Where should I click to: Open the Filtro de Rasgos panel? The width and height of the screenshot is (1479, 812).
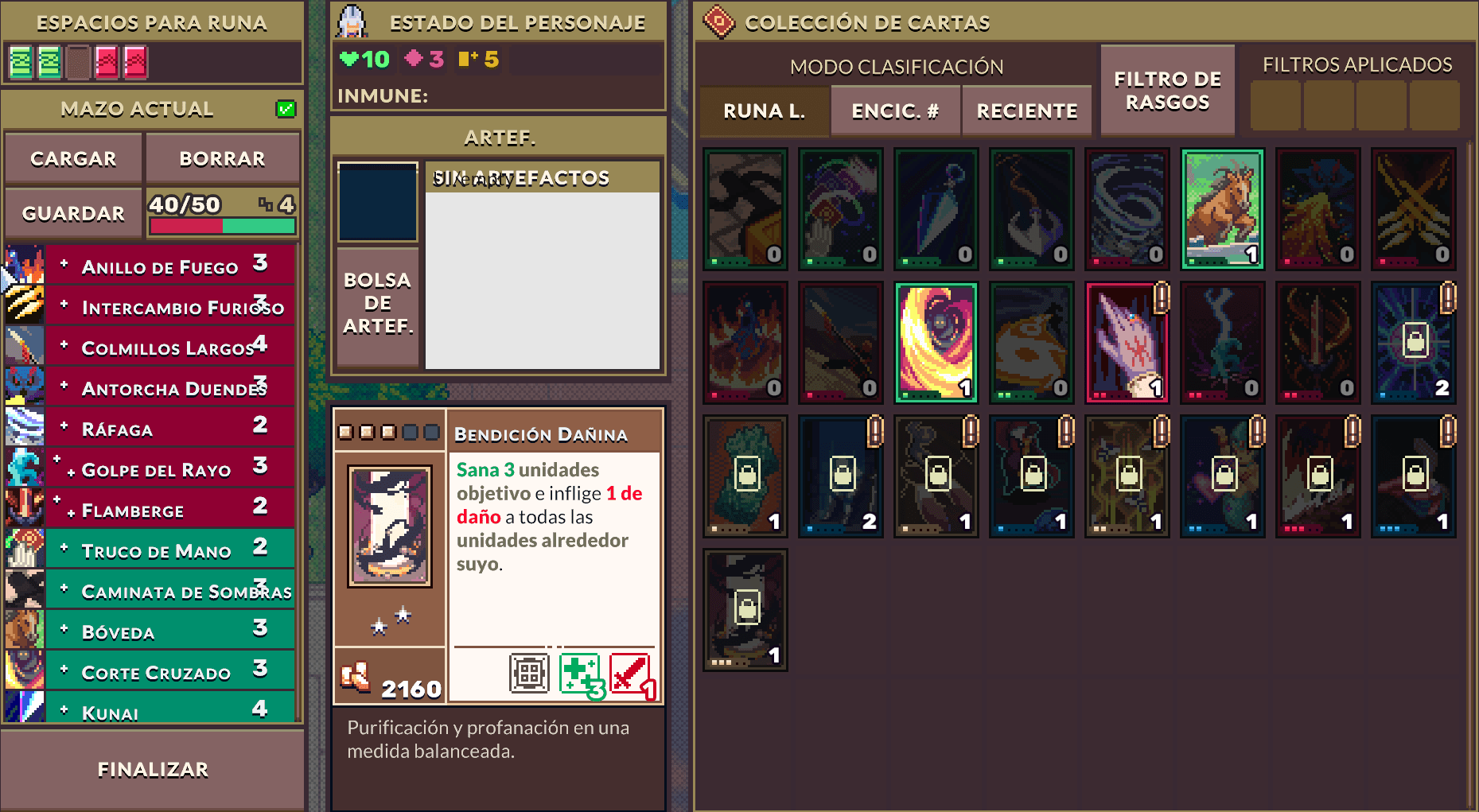pyautogui.click(x=1167, y=90)
